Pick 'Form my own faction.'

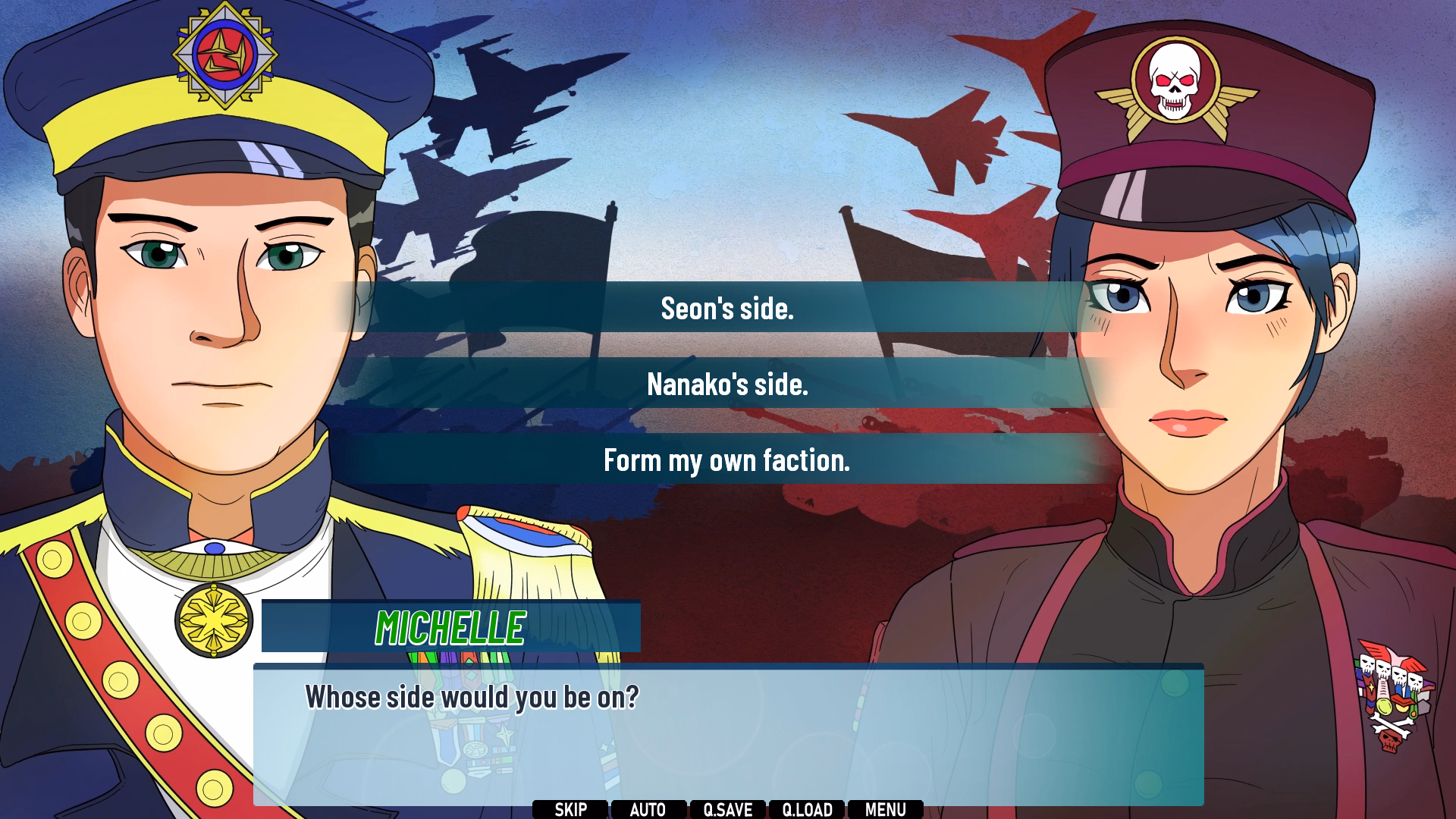pyautogui.click(x=726, y=460)
